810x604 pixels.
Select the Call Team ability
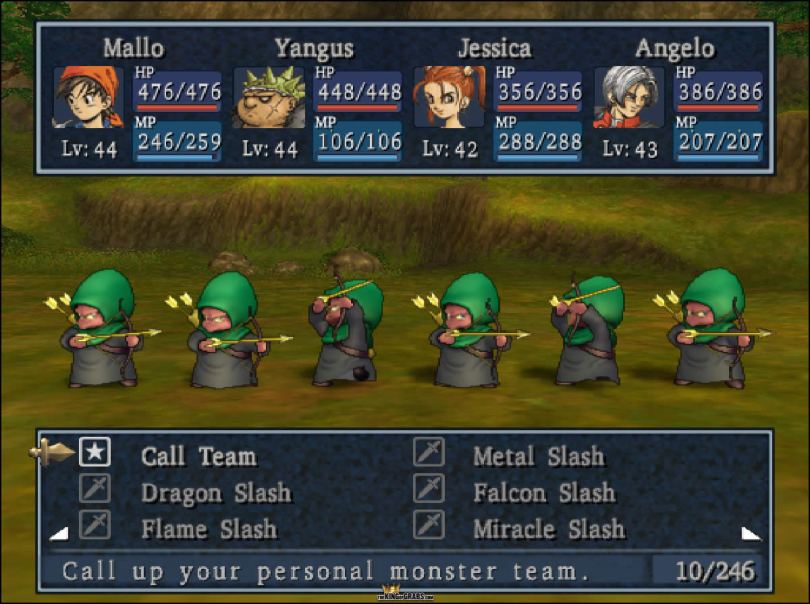coord(198,457)
